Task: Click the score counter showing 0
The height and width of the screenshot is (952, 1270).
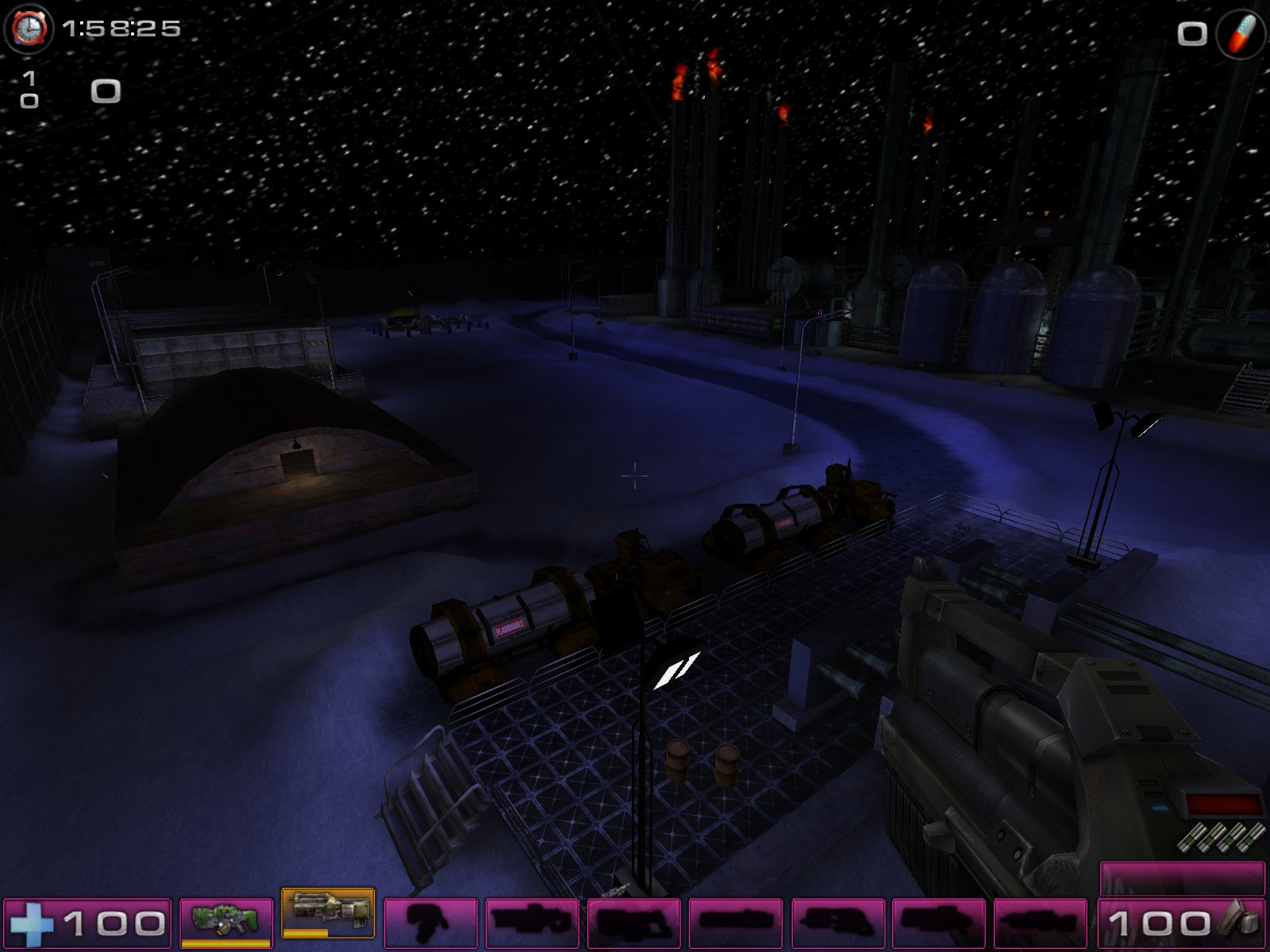Action: click(x=104, y=92)
